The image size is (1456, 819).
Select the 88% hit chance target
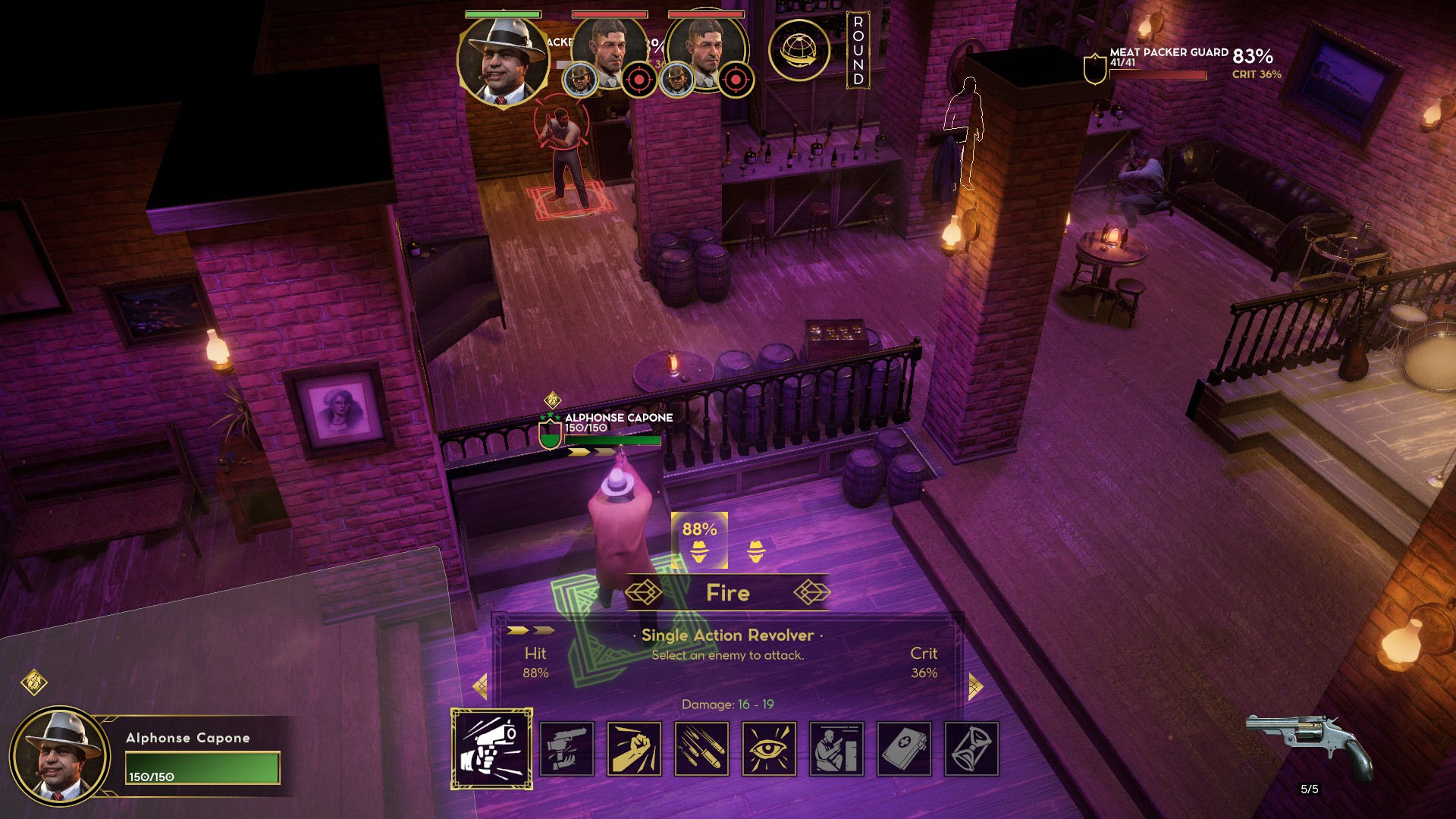[699, 540]
